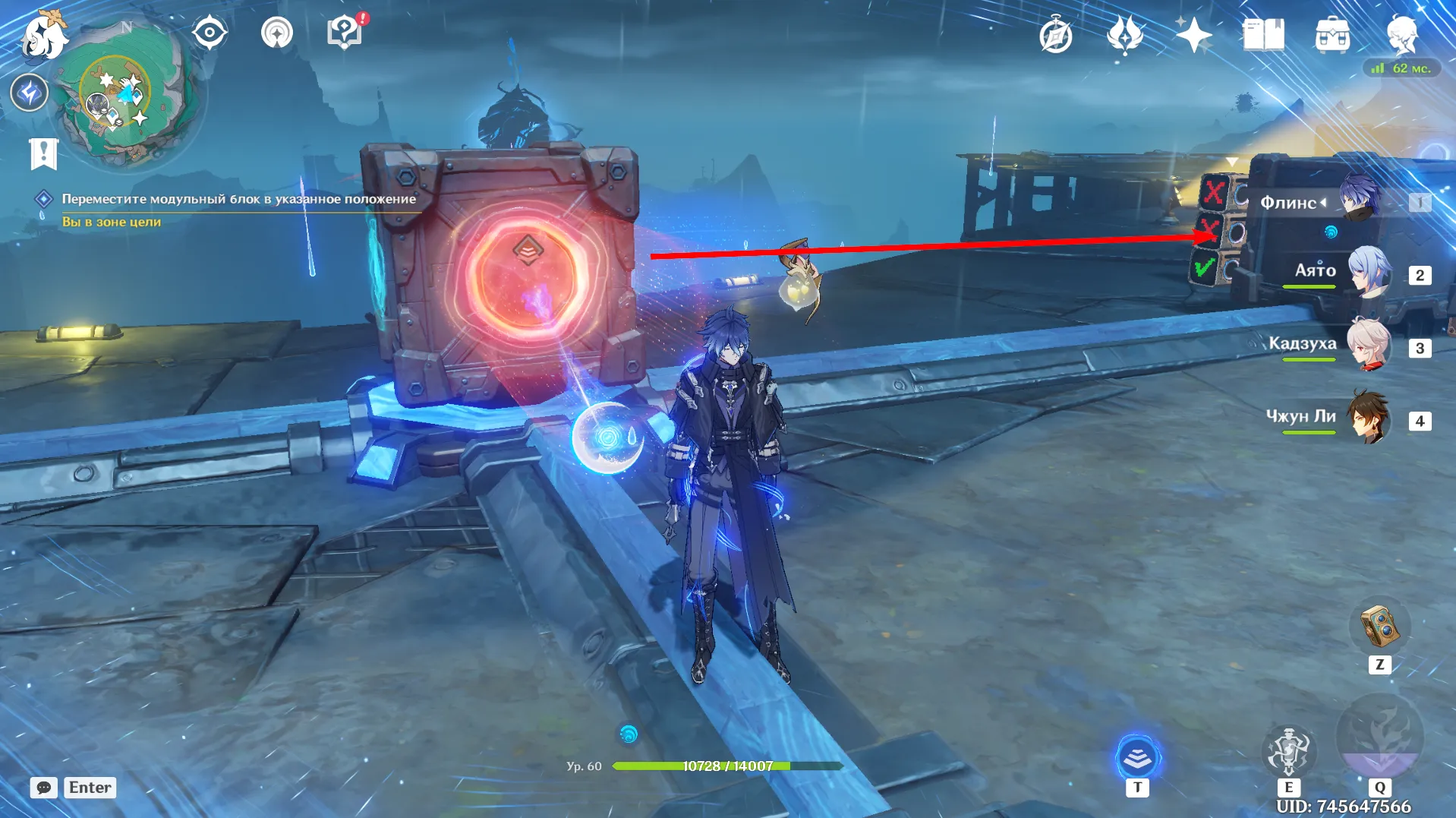Open the inventory backpack
This screenshot has width=1456, height=818.
pos(1332,36)
